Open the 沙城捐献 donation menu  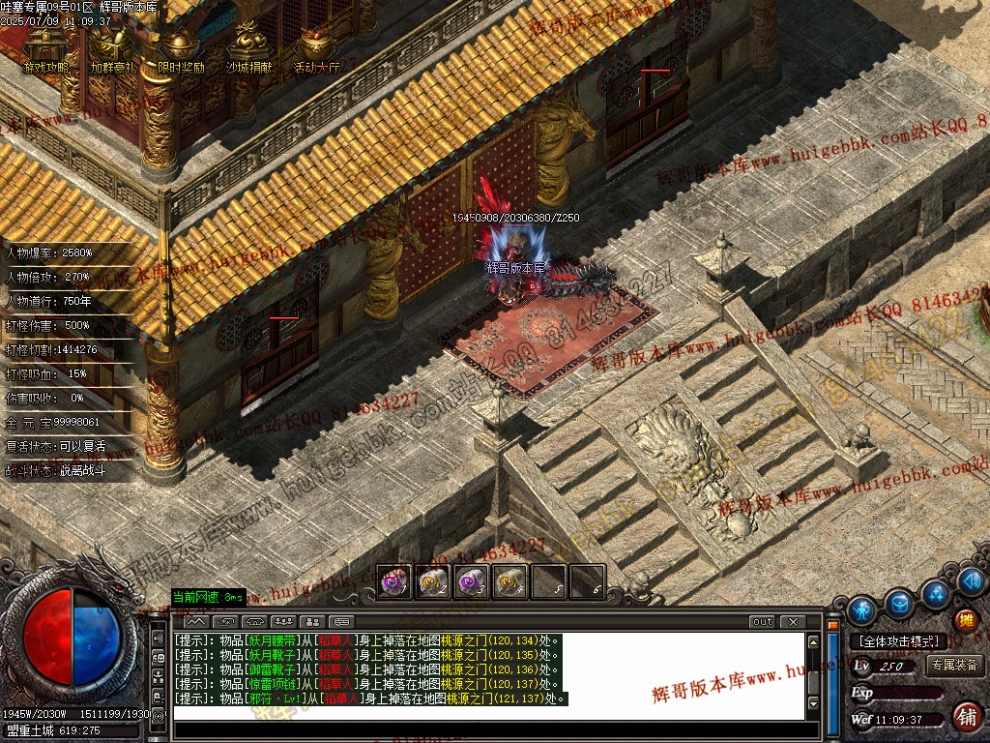click(x=248, y=51)
